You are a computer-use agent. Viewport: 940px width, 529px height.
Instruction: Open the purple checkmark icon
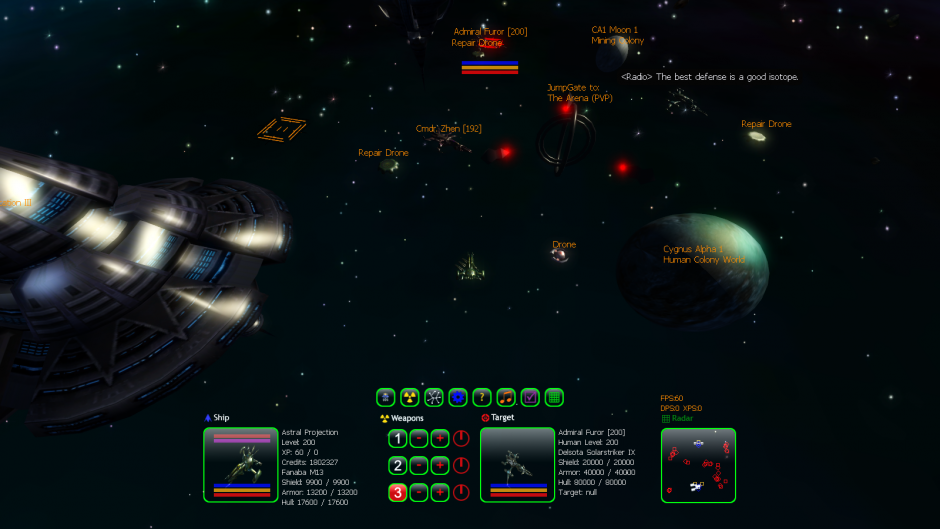point(530,397)
